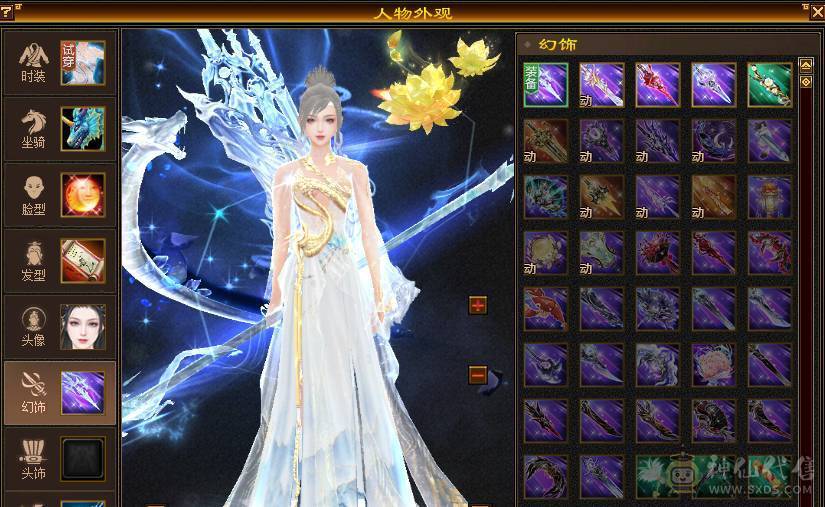
Task: Pick the bronze greatsword skin on brown background
Action: 546,141
